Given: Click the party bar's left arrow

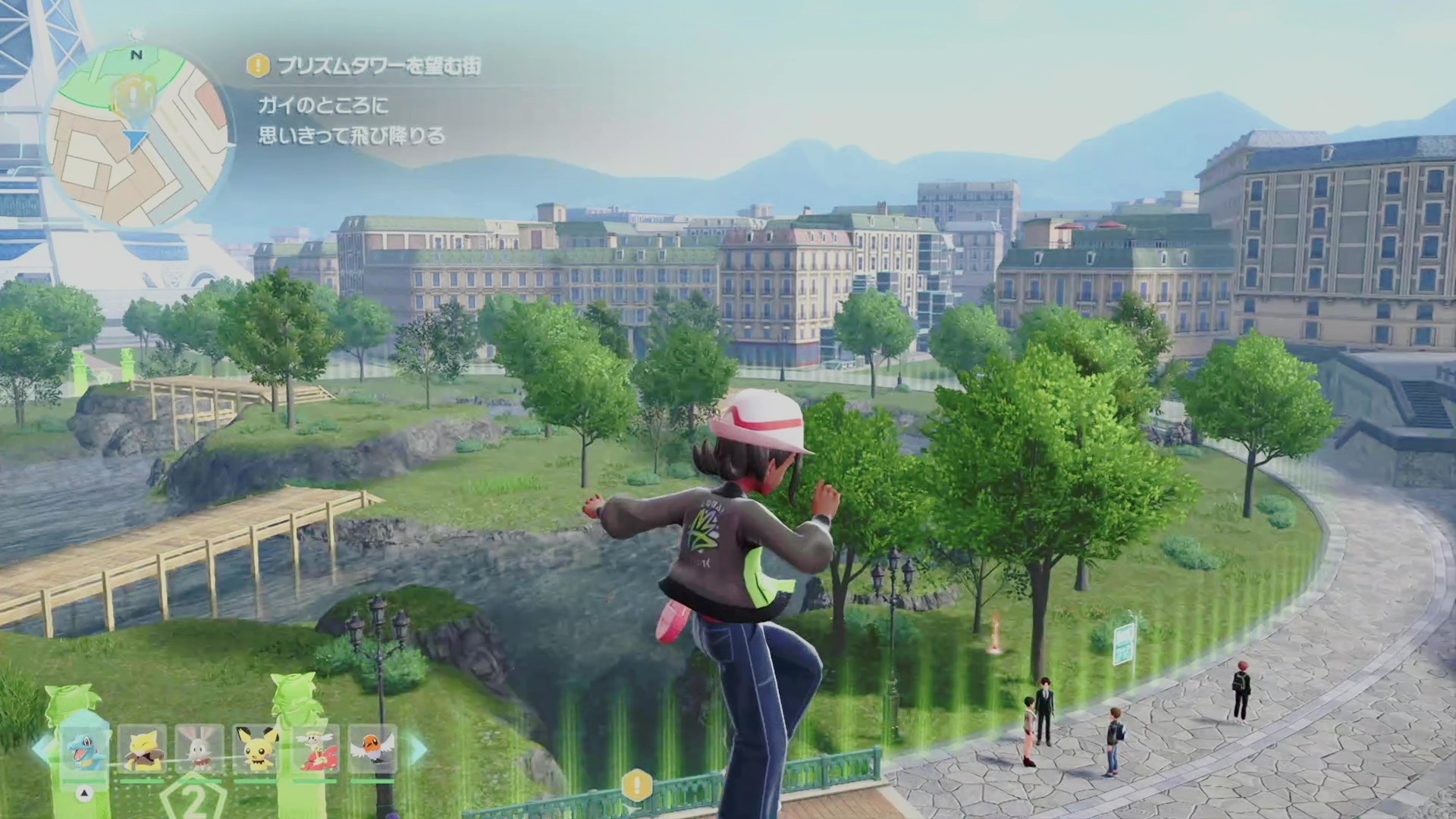Looking at the screenshot, I should click(x=42, y=749).
